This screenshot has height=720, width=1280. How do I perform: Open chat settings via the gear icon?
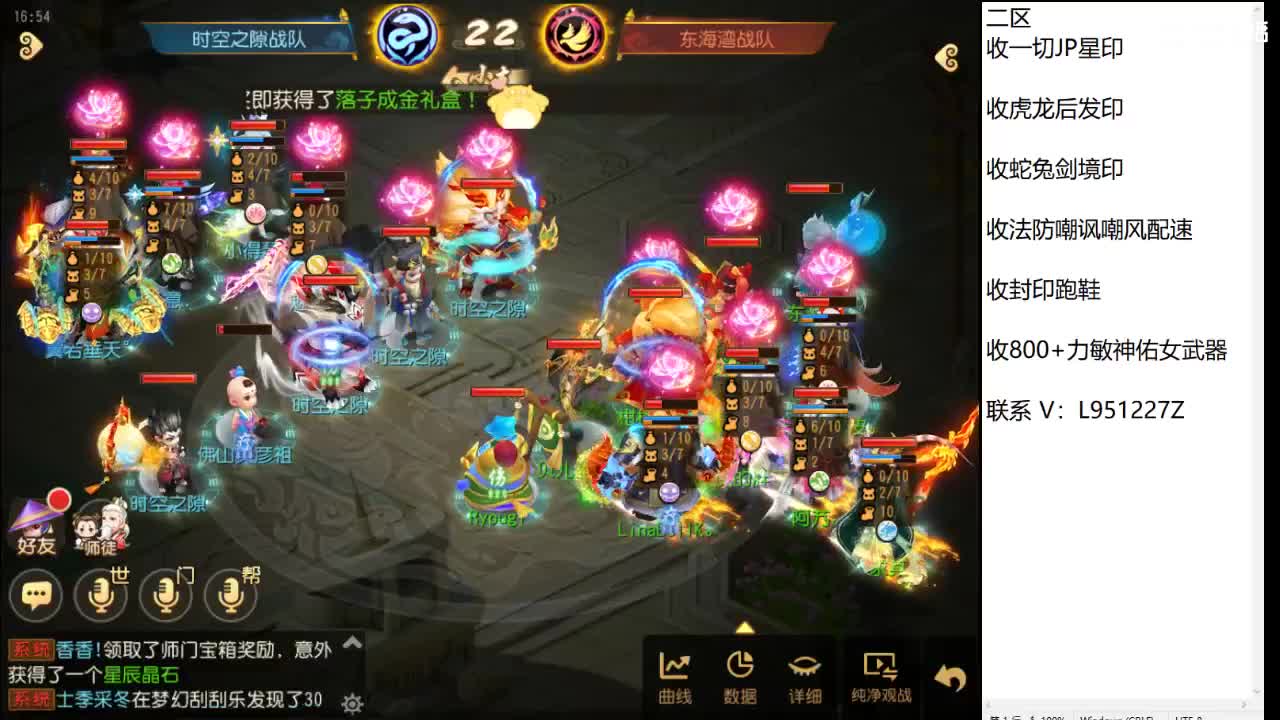click(352, 703)
